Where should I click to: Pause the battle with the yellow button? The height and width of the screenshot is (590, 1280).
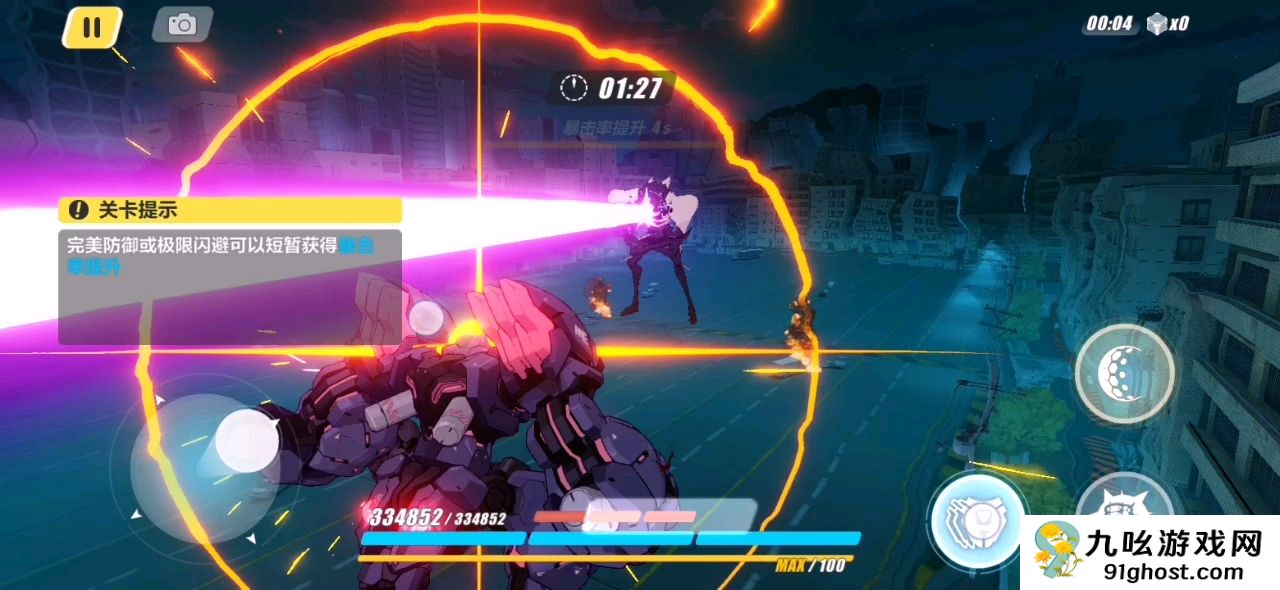92,27
